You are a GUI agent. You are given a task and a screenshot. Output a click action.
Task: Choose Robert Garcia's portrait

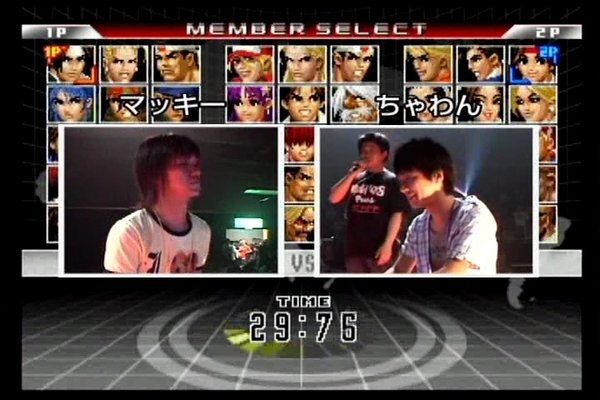480,63
